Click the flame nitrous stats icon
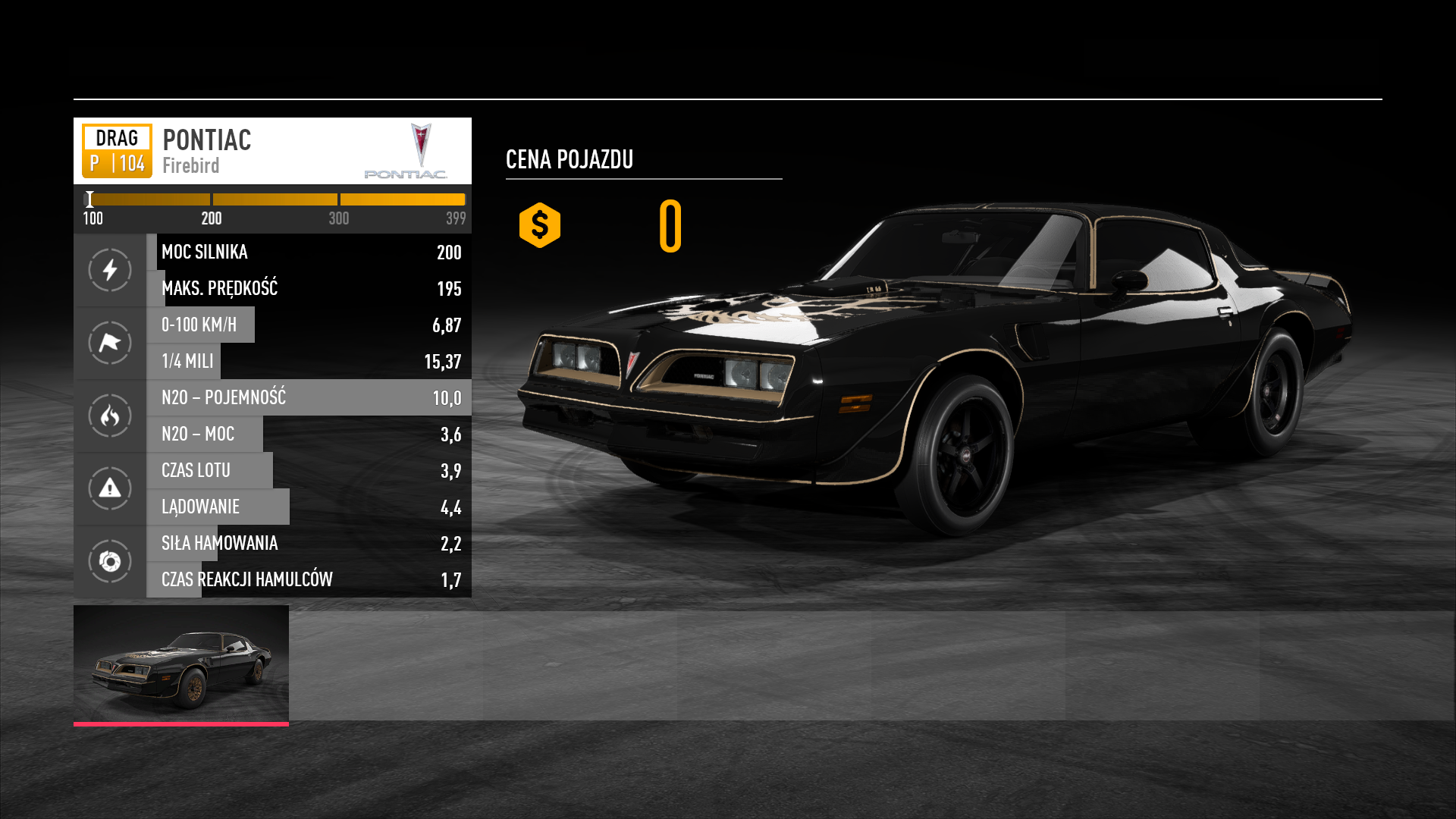The image size is (1456, 819). click(110, 416)
